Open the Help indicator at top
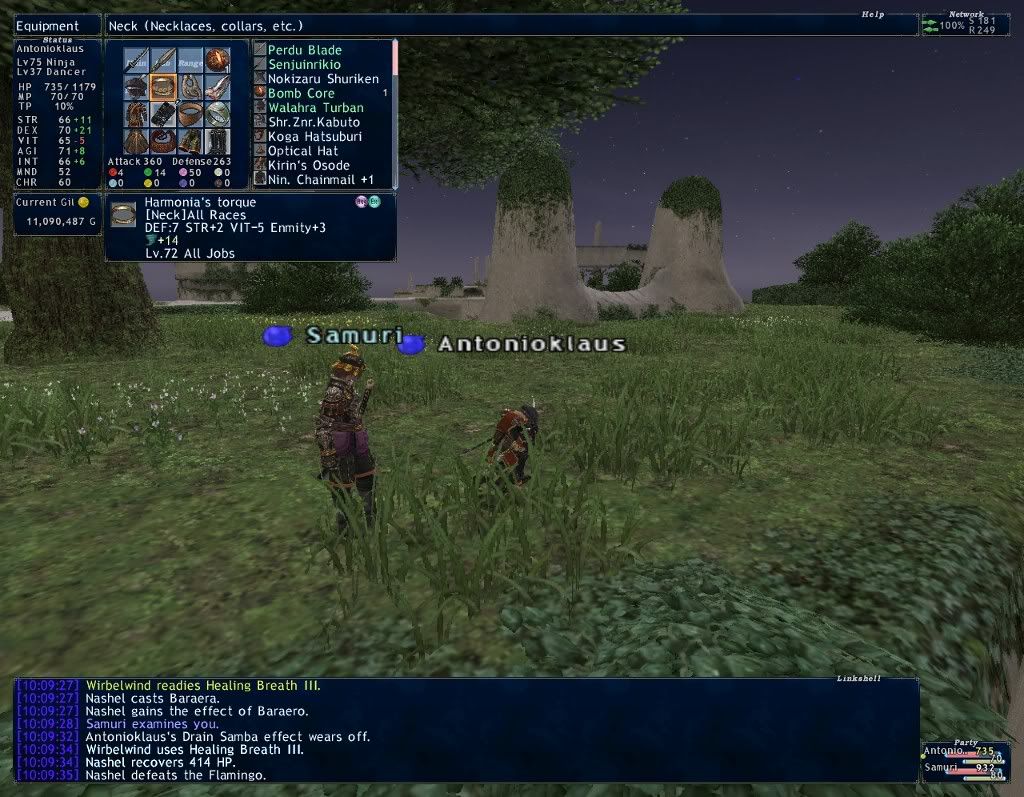The width and height of the screenshot is (1024, 797). [874, 15]
